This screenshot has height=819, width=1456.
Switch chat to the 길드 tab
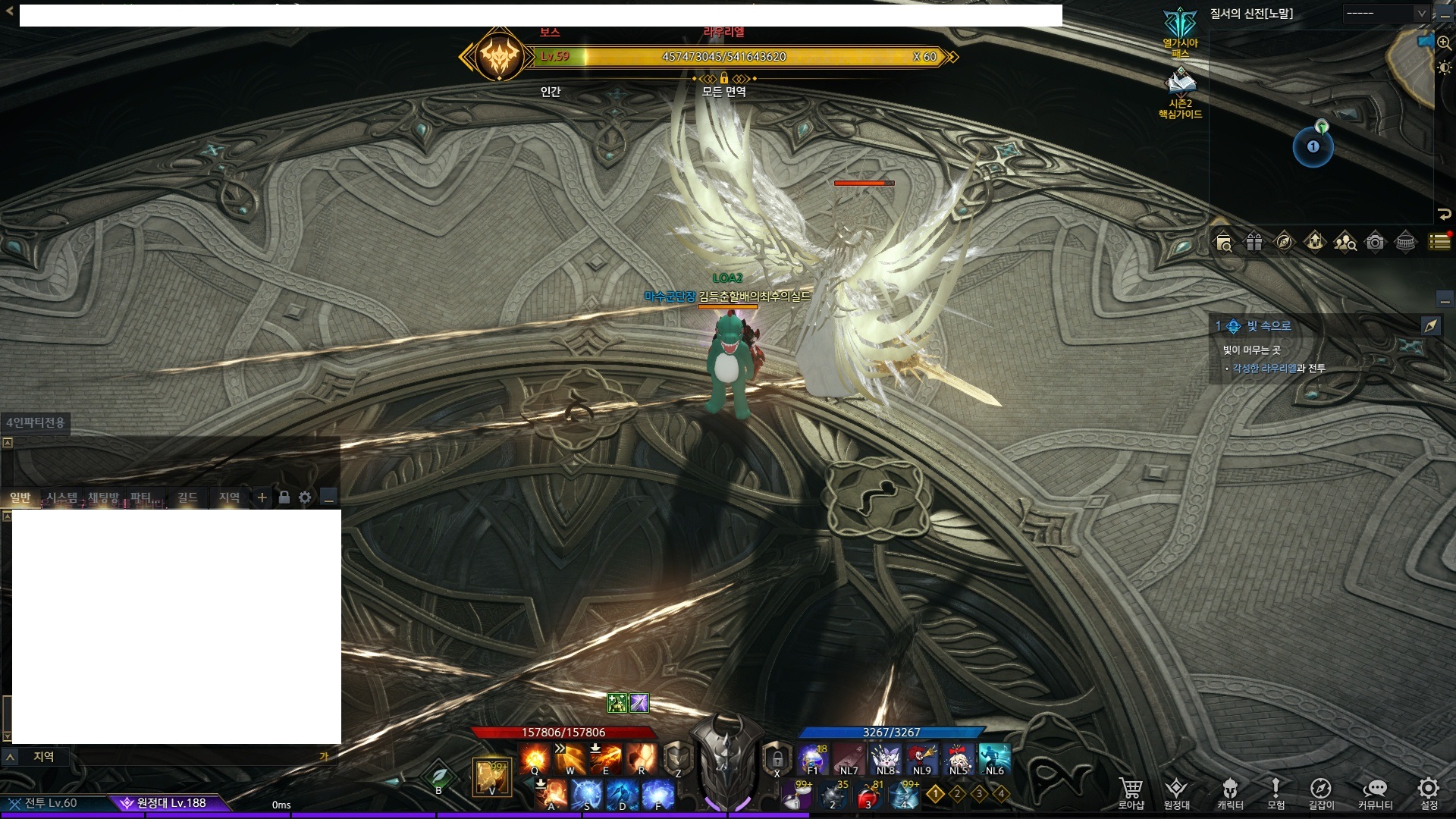point(187,497)
